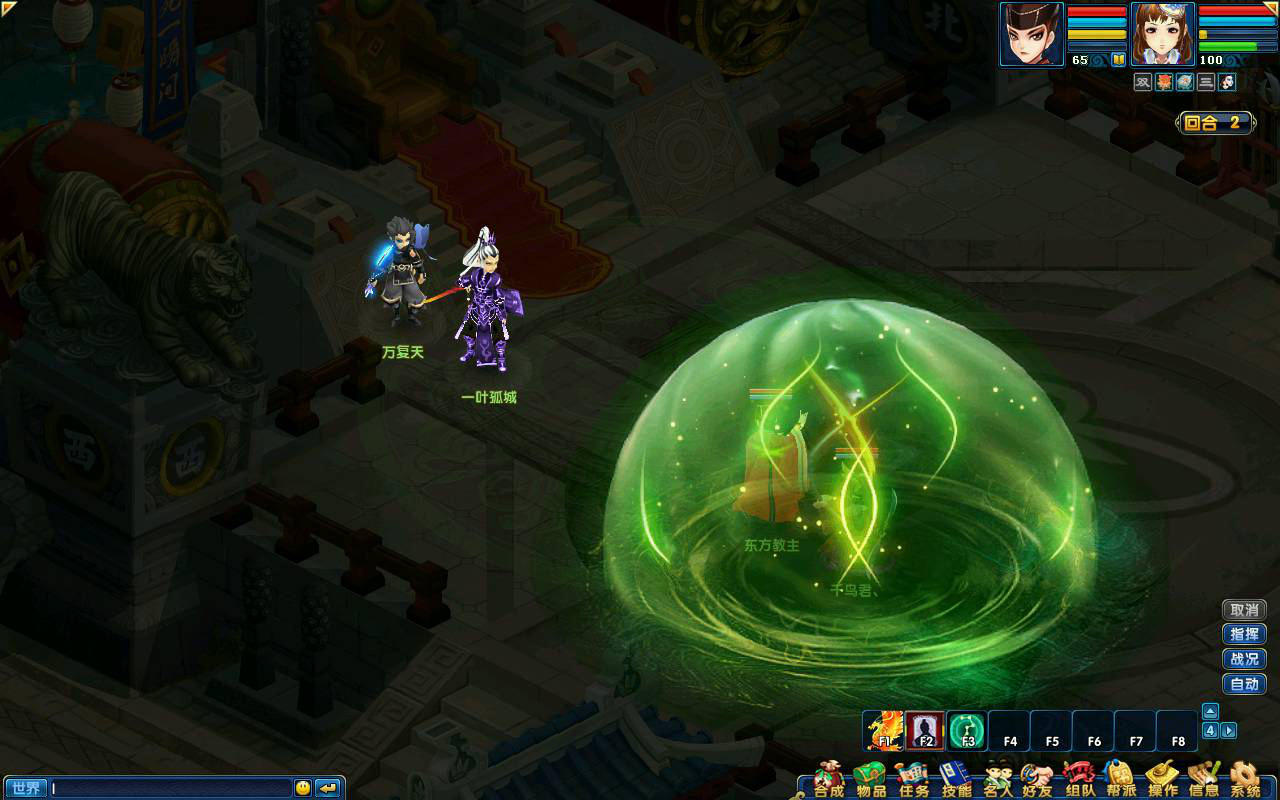Viewport: 1280px width, 800px height.
Task: Activate the F1 flame dragon skill
Action: (884, 731)
